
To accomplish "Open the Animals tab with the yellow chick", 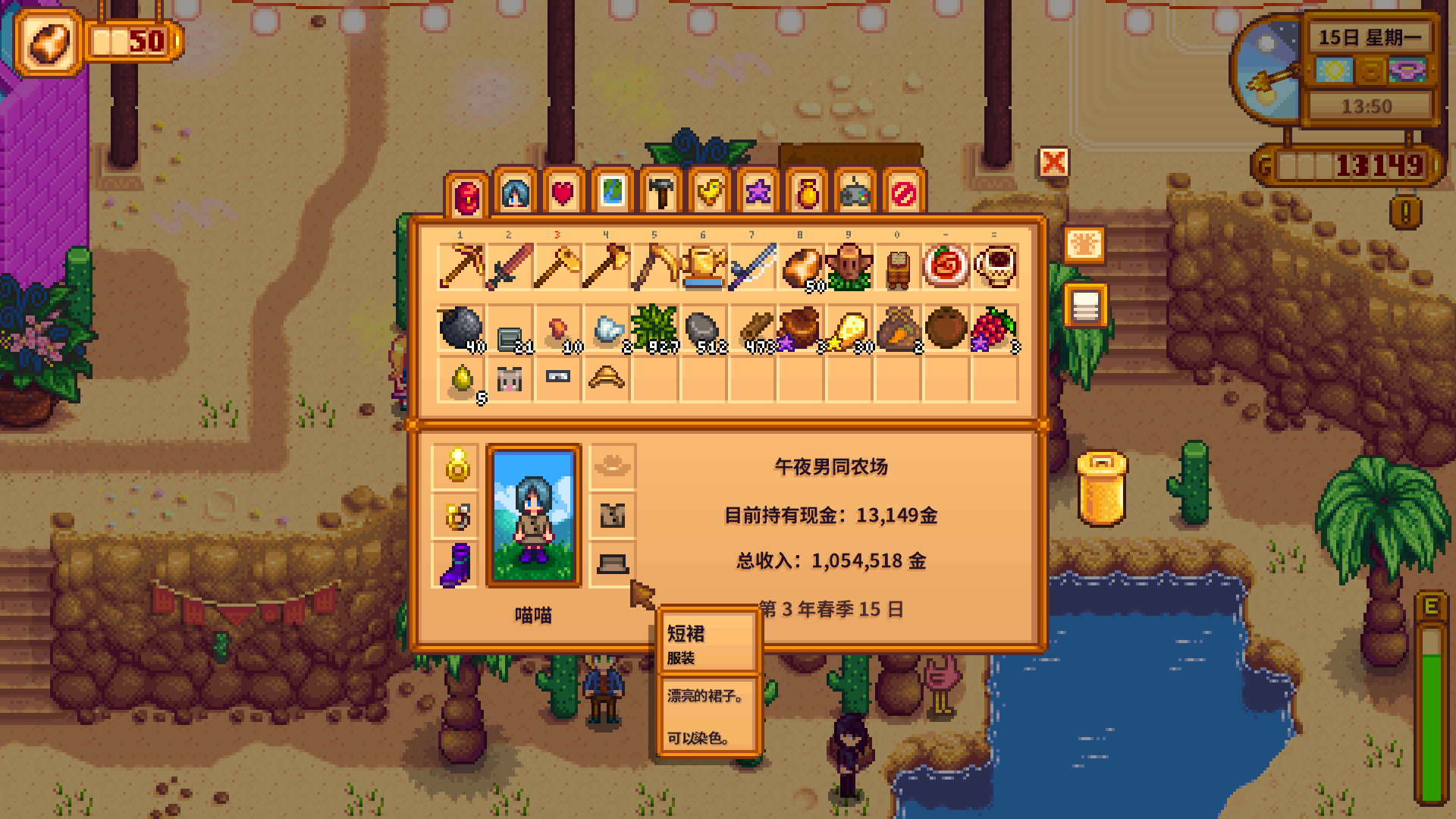I will (710, 193).
